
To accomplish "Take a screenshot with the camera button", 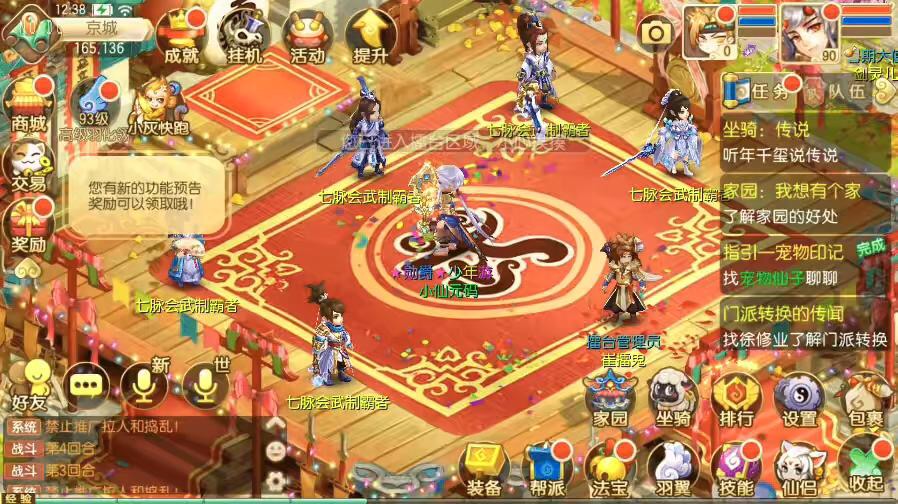I will tap(657, 34).
